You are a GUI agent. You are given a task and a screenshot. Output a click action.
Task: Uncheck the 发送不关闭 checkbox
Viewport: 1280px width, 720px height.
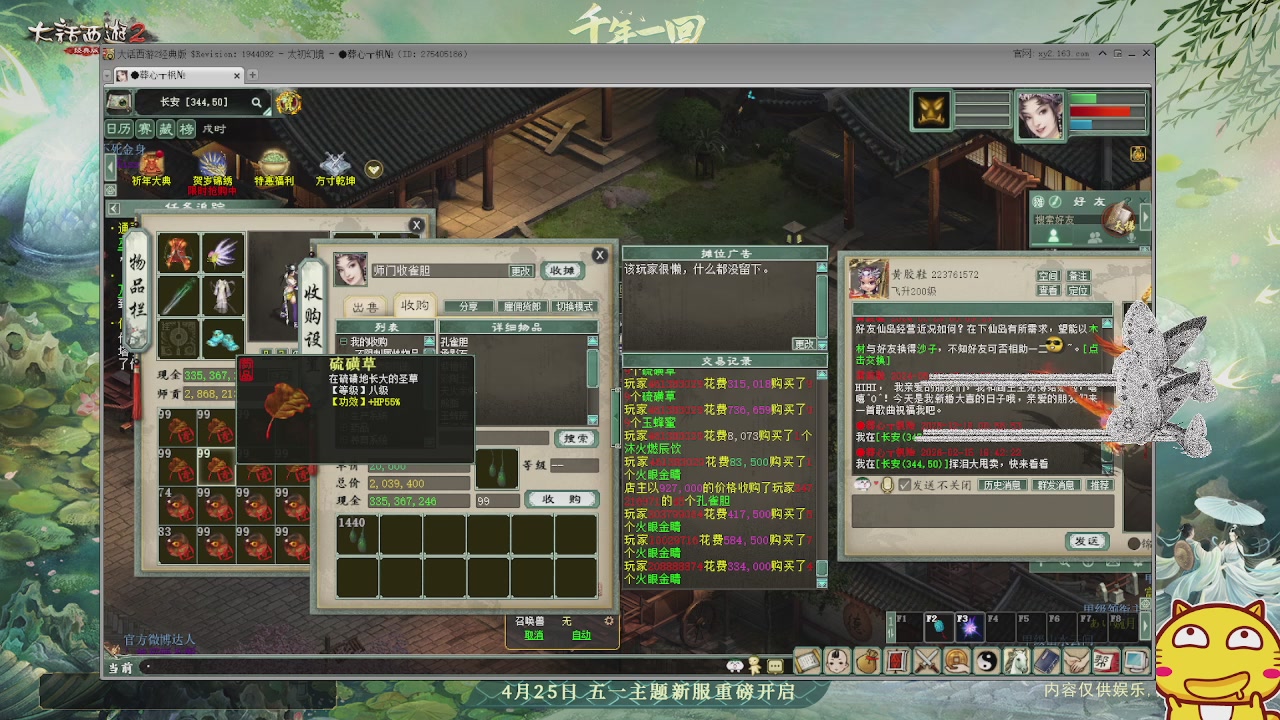pyautogui.click(x=904, y=485)
